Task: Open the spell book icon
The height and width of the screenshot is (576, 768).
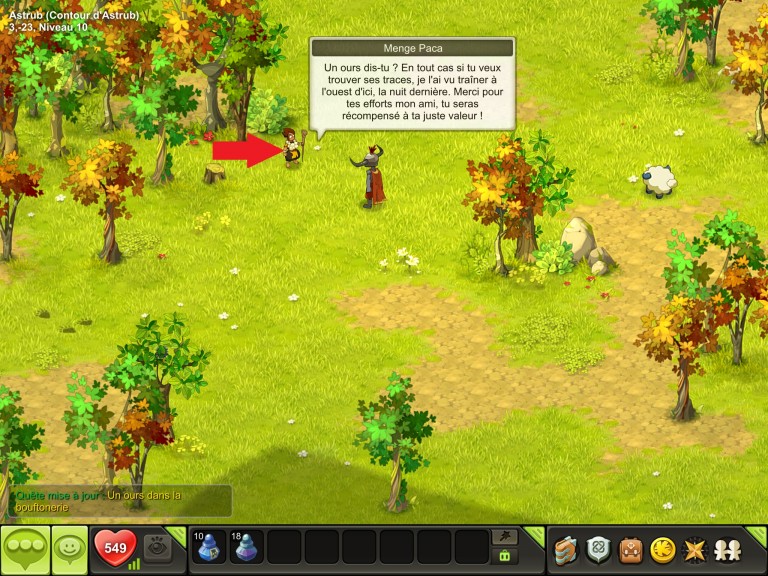Action: [x=566, y=549]
